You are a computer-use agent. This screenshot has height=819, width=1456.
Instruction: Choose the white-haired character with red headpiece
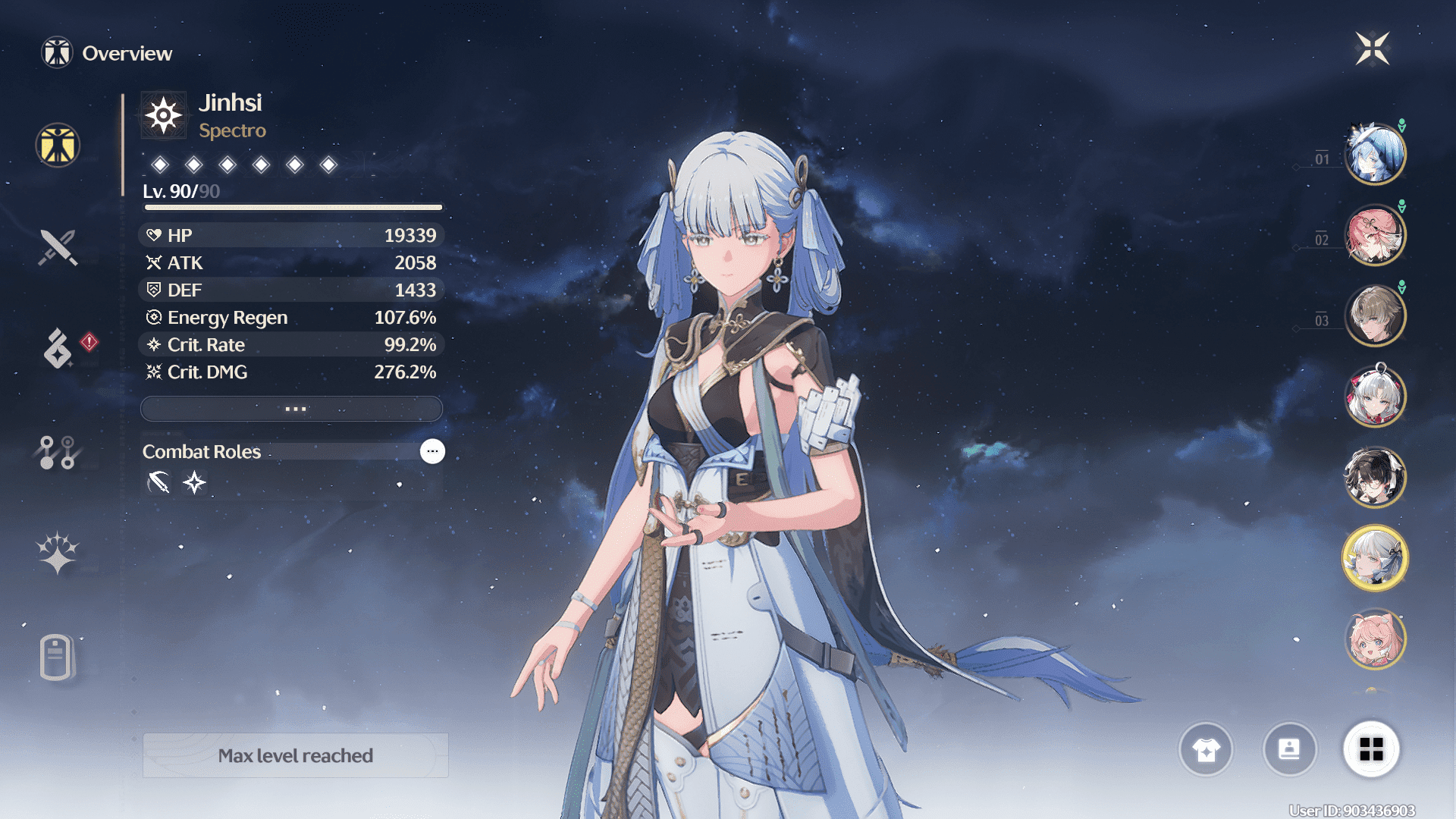tap(1375, 397)
